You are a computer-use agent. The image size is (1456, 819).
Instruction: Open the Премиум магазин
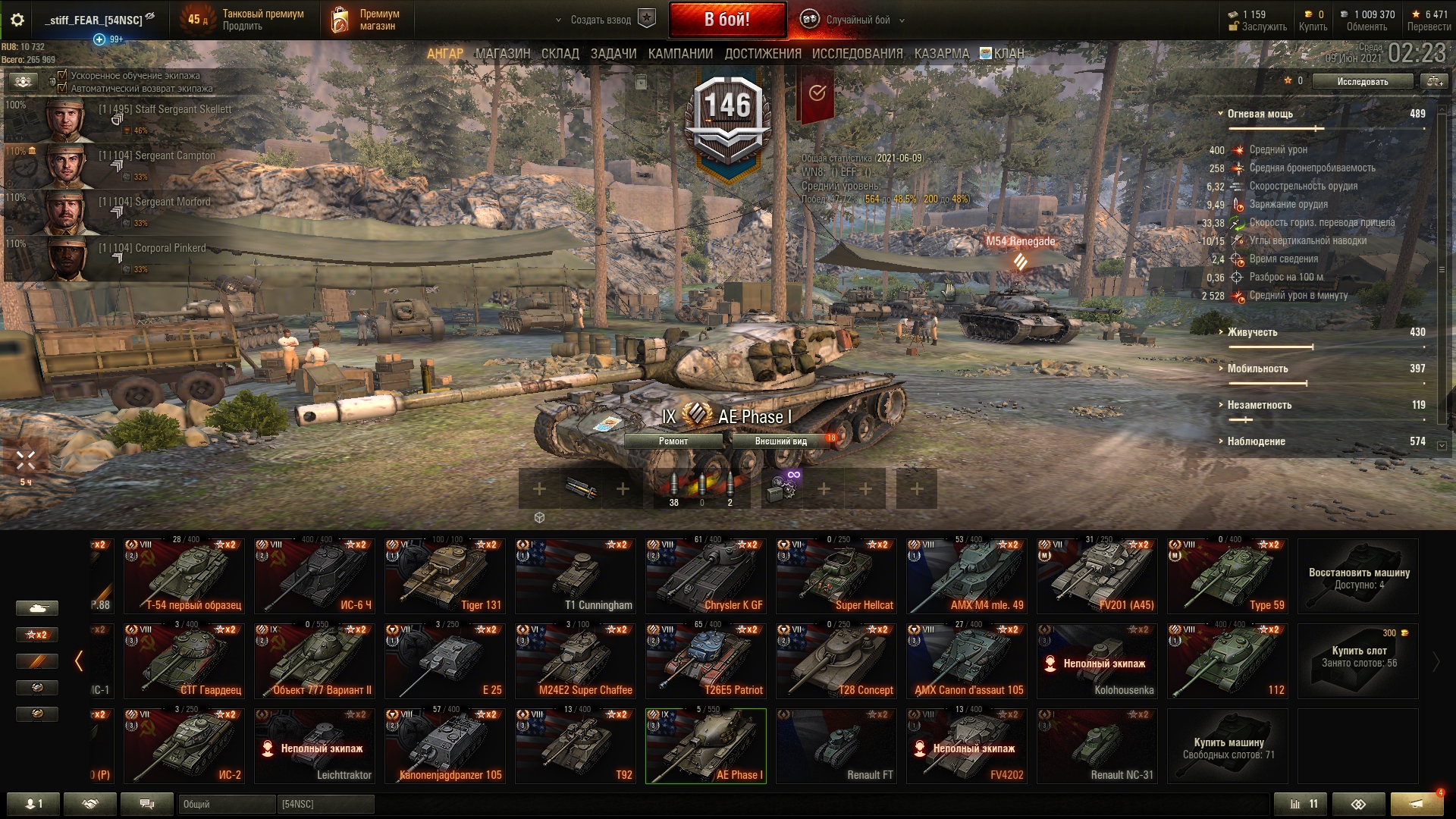coord(366,20)
